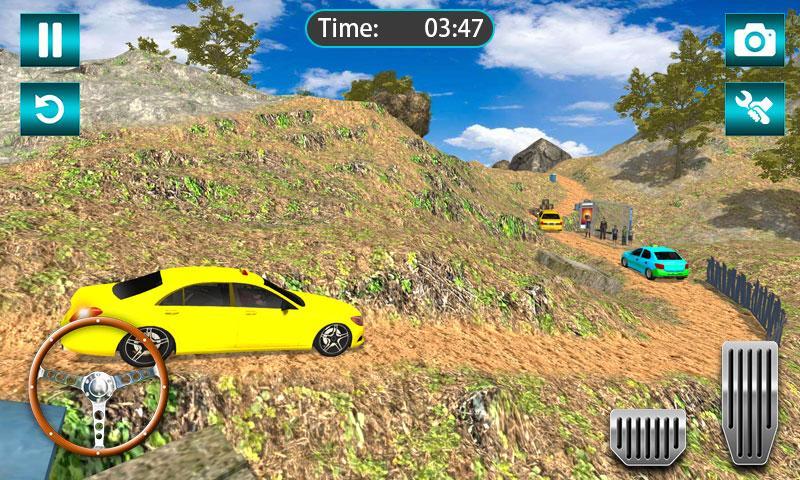Tap the restart arrow button
The width and height of the screenshot is (800, 480).
pyautogui.click(x=49, y=109)
